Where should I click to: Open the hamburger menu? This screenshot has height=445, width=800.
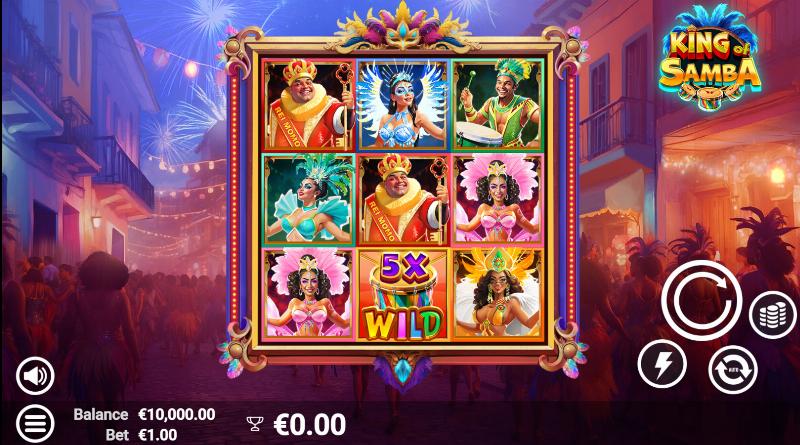(35, 421)
